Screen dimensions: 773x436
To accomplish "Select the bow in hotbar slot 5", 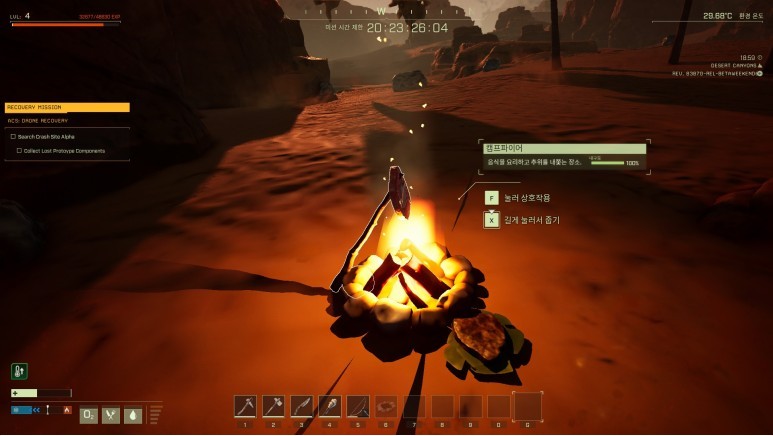I will 357,406.
